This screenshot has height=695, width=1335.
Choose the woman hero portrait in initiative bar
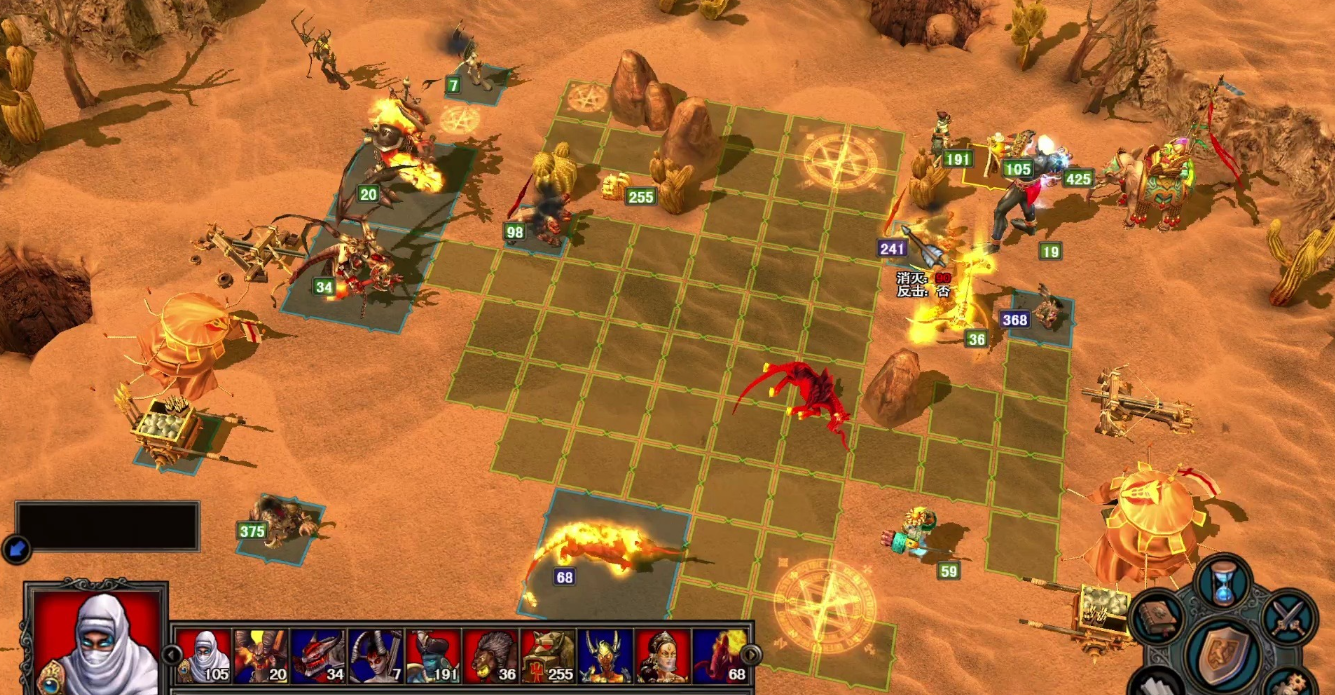coord(662,656)
